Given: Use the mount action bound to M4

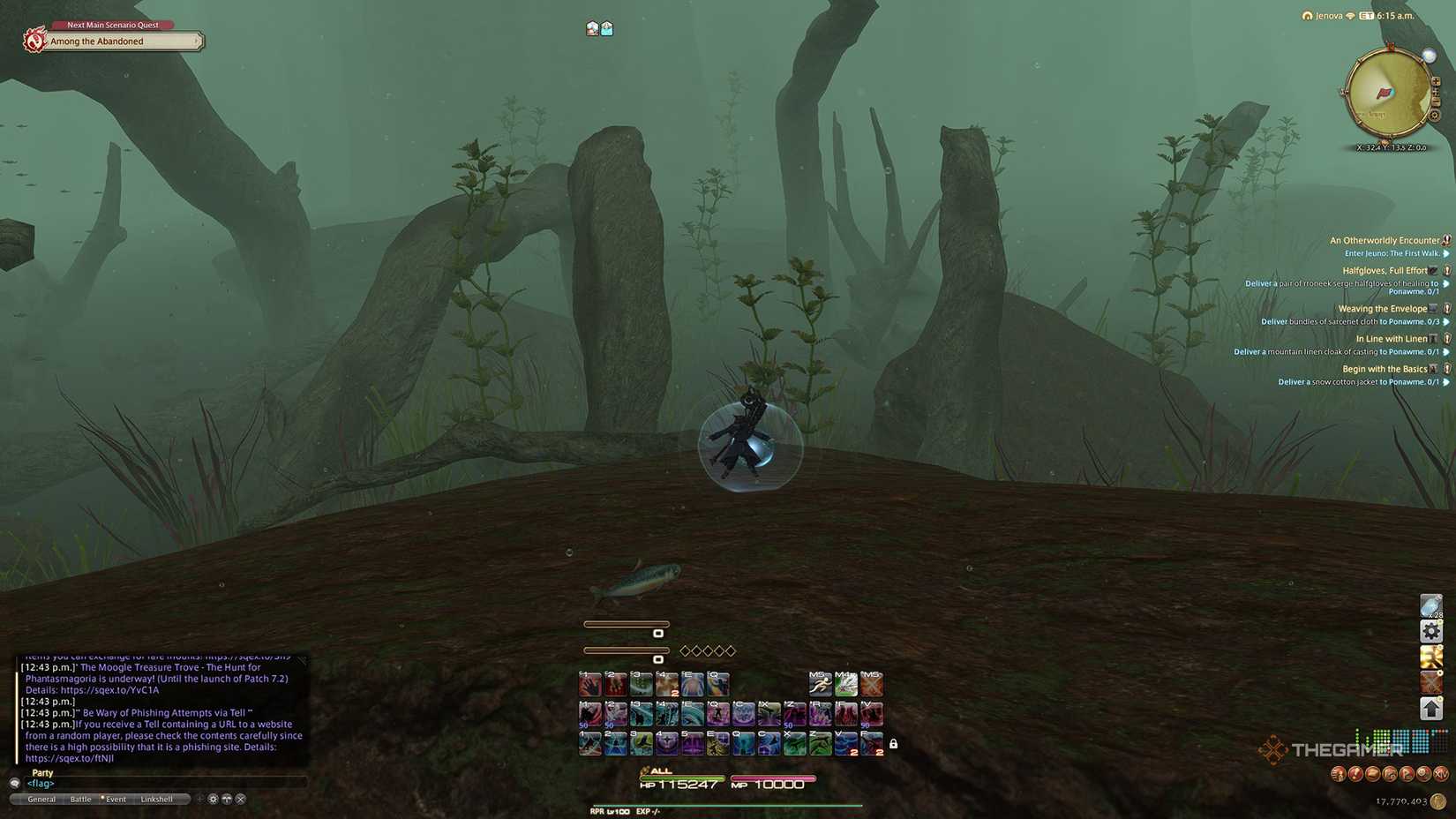Looking at the screenshot, I should pos(845,684).
